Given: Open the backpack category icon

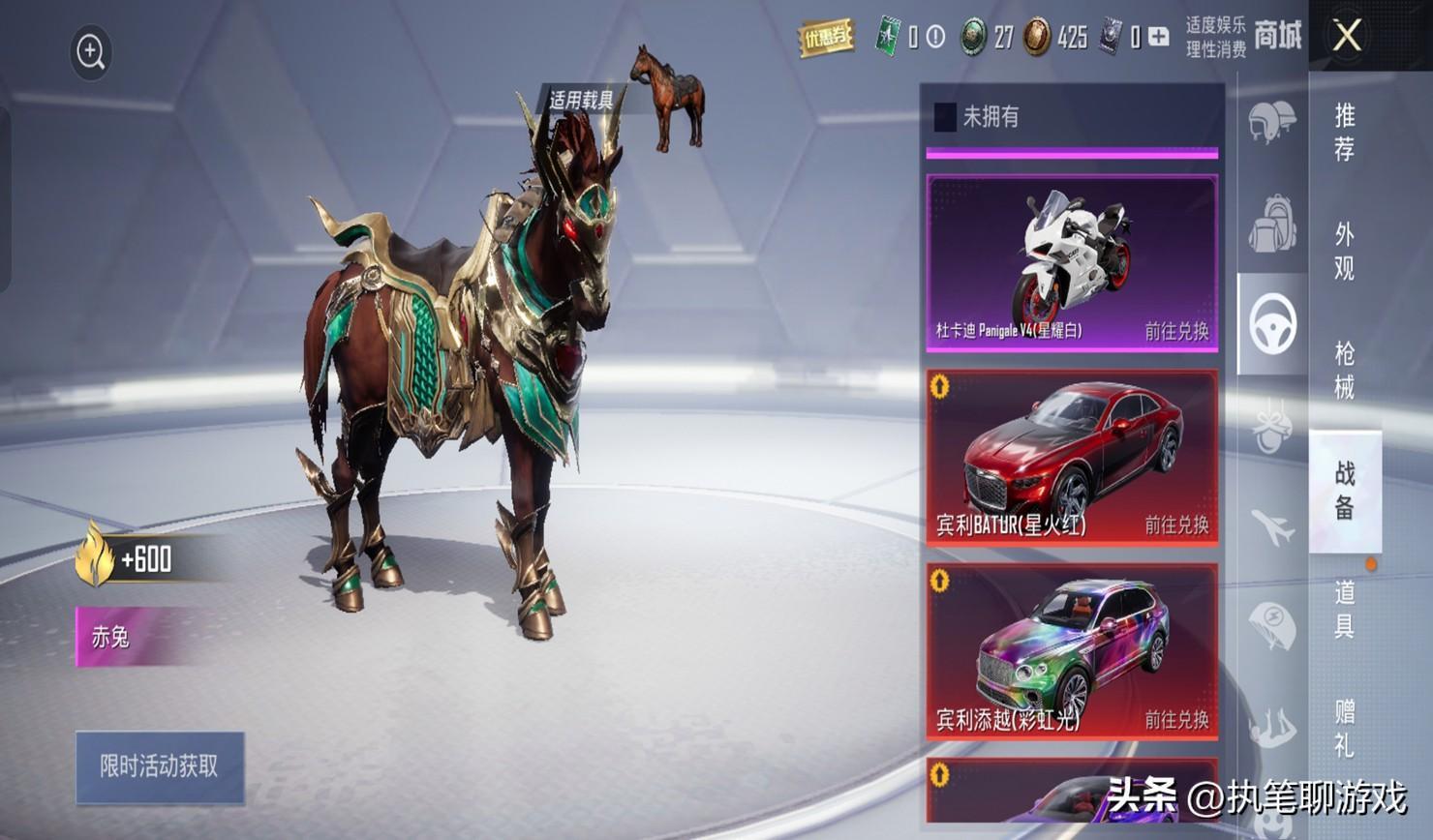Looking at the screenshot, I should 1272,224.
